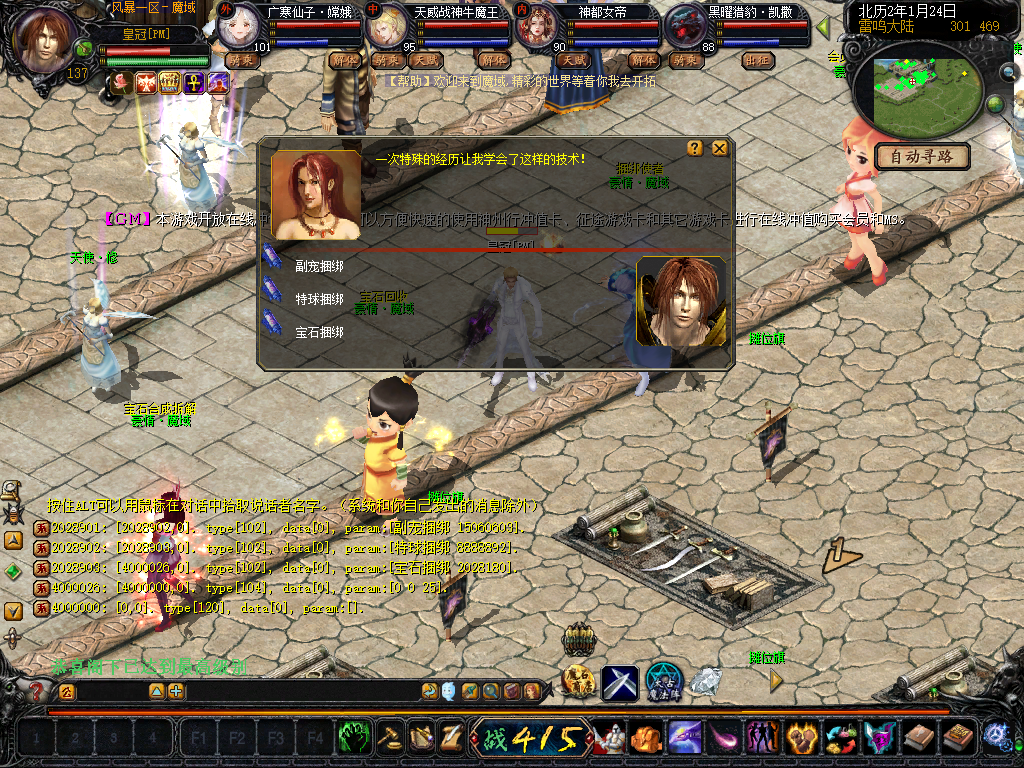This screenshot has width=1024, height=768.
Task: Select the 特殊捆绑 dialogue option
Action: point(319,299)
